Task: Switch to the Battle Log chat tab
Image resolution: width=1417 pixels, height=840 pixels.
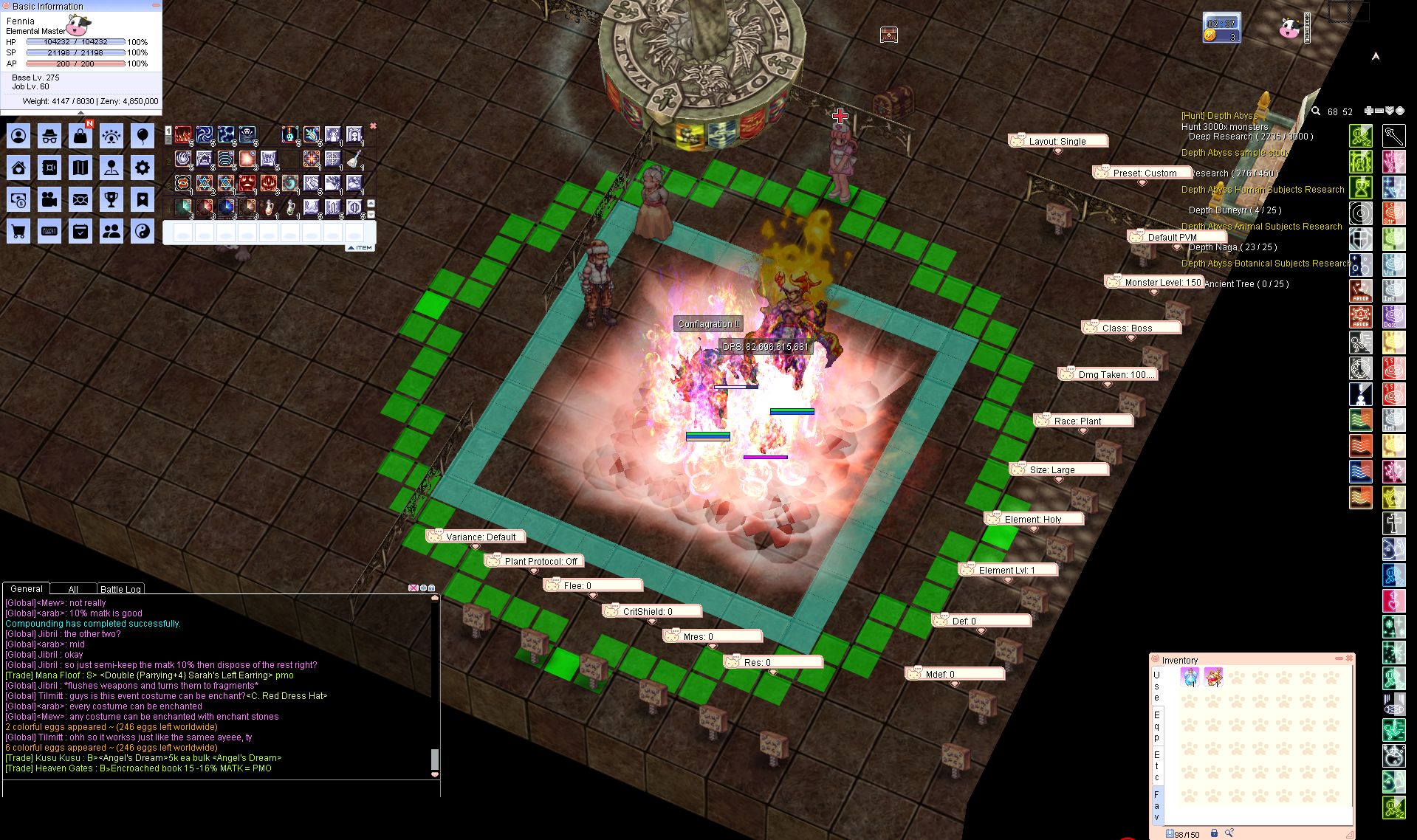Action: click(120, 589)
